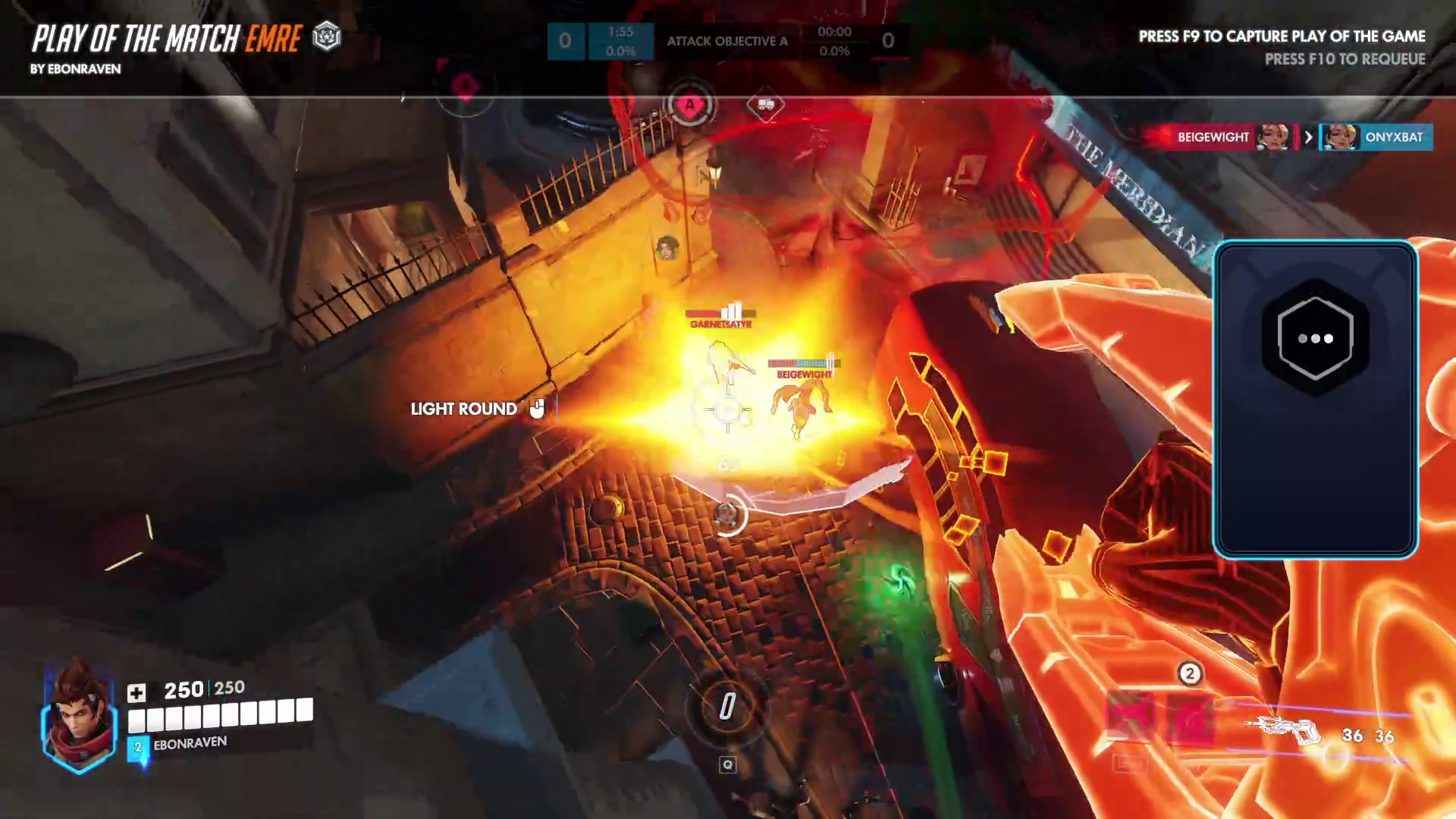
Task: Select the Beigewight kill feed entry
Action: tap(1221, 137)
